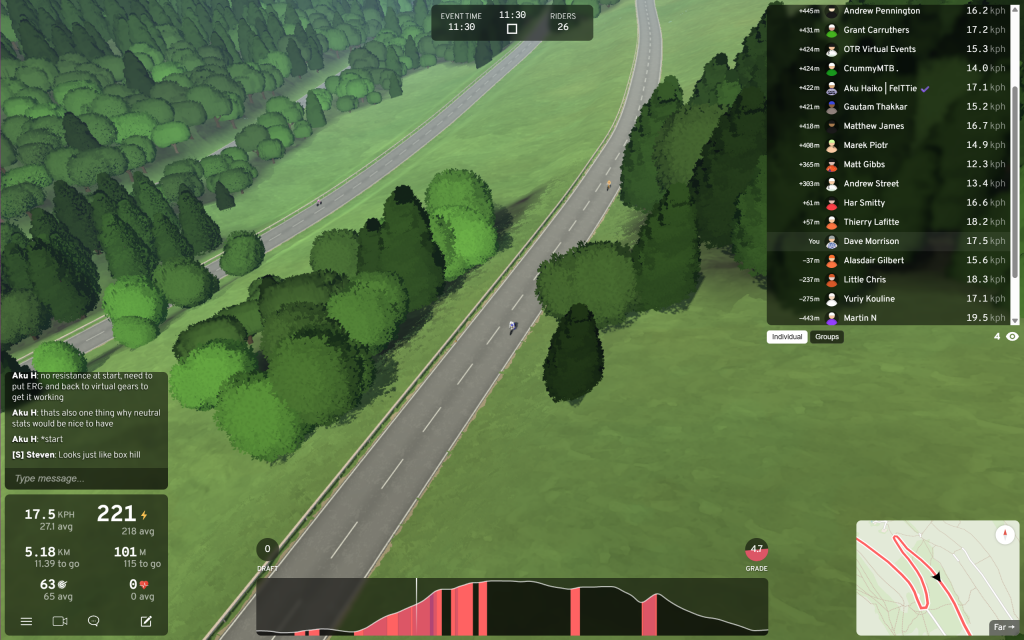Switch to the Groups tab
The height and width of the screenshot is (640, 1024).
pos(827,337)
